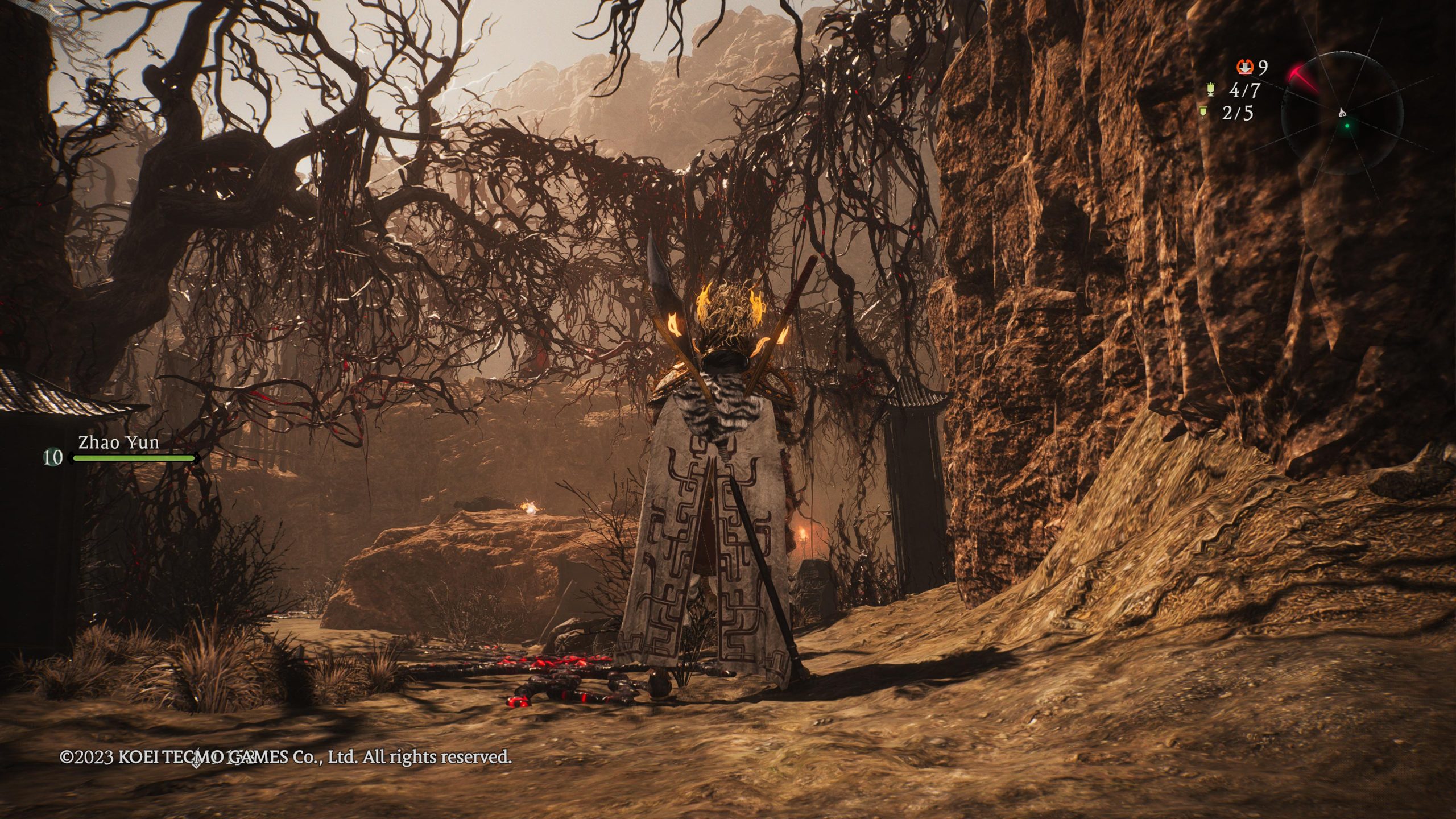Click Zhao Yun's green health bar
1456x819 pixels.
134,458
